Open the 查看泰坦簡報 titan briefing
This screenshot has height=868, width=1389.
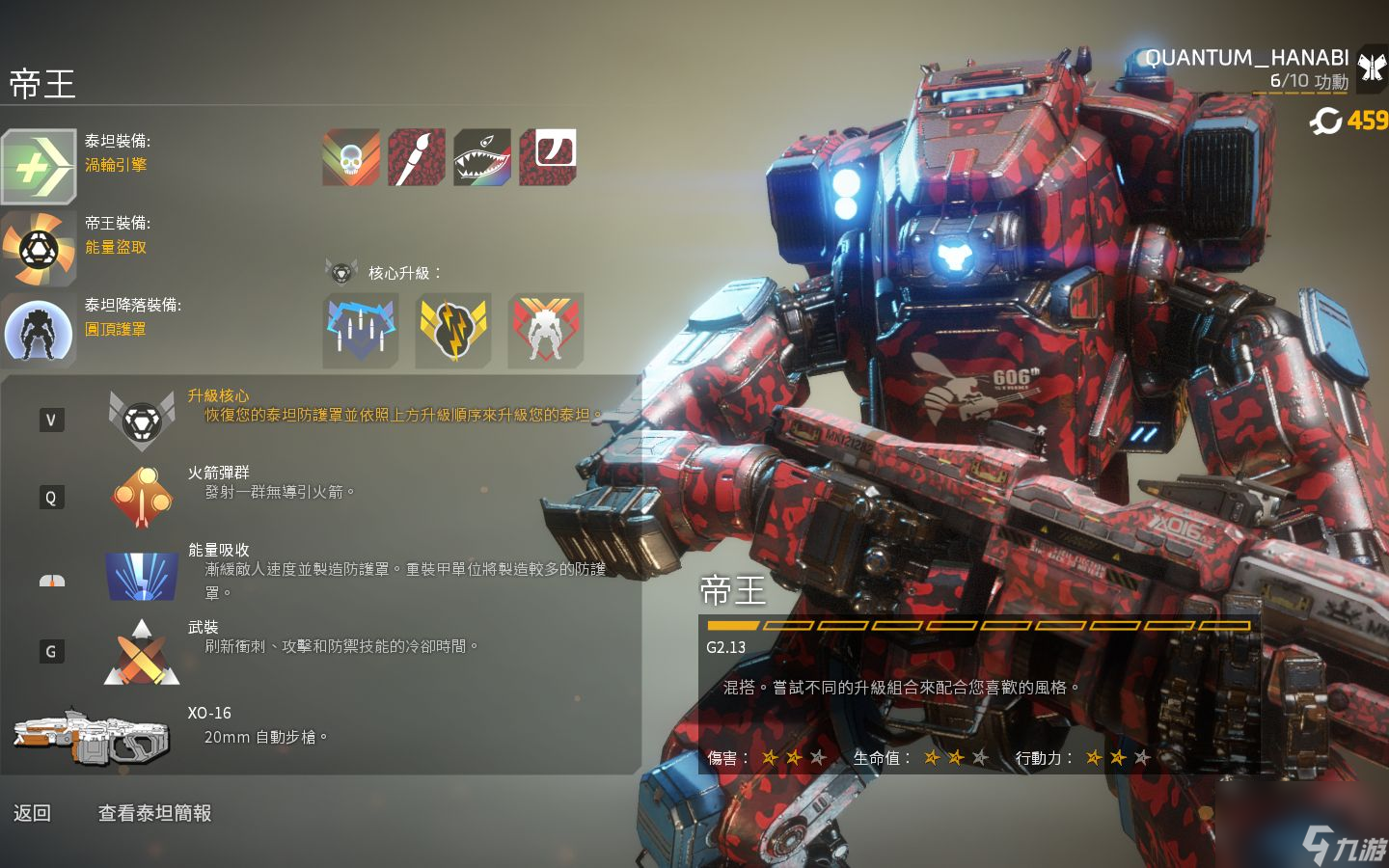point(154,813)
